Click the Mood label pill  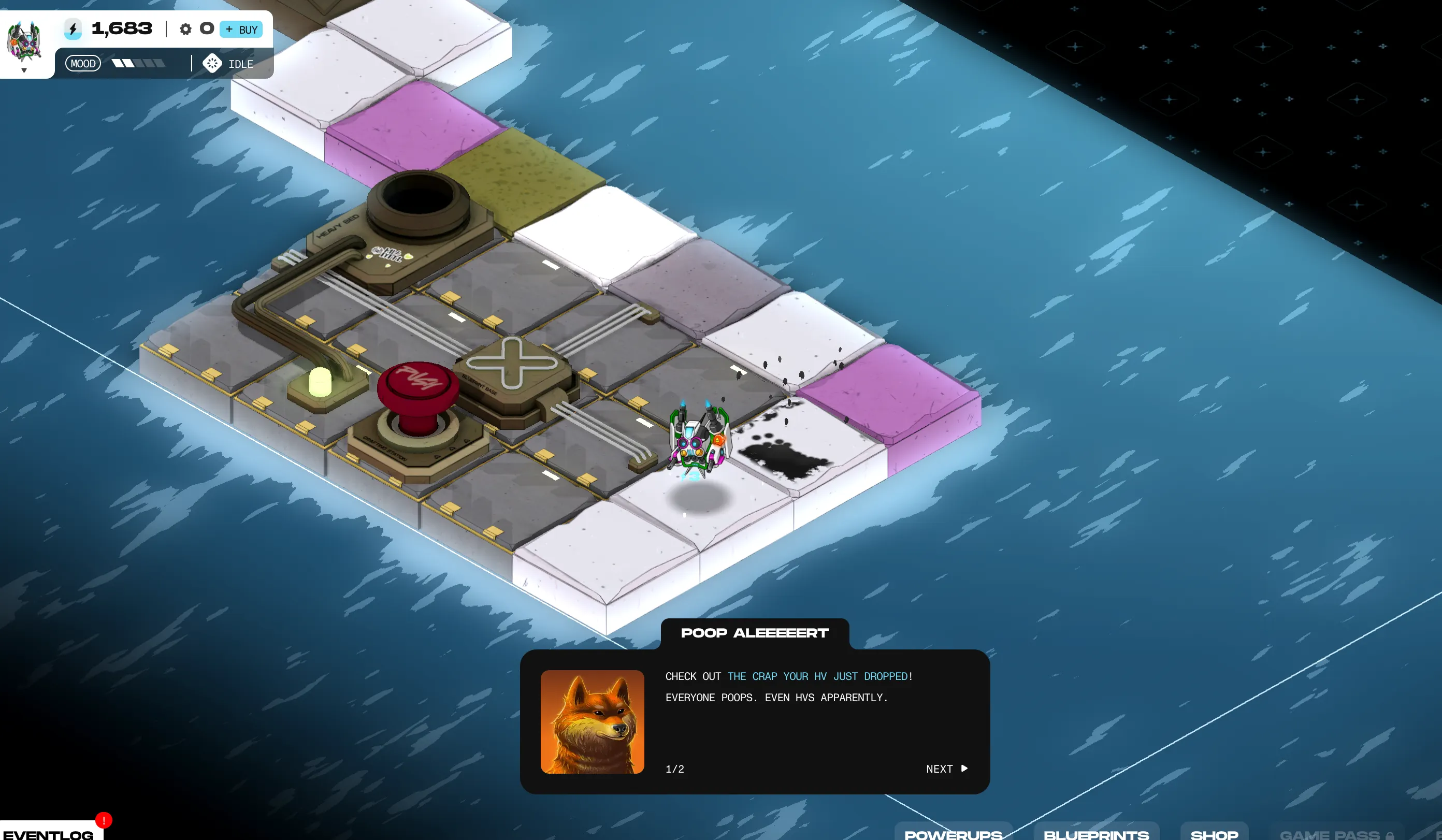83,64
